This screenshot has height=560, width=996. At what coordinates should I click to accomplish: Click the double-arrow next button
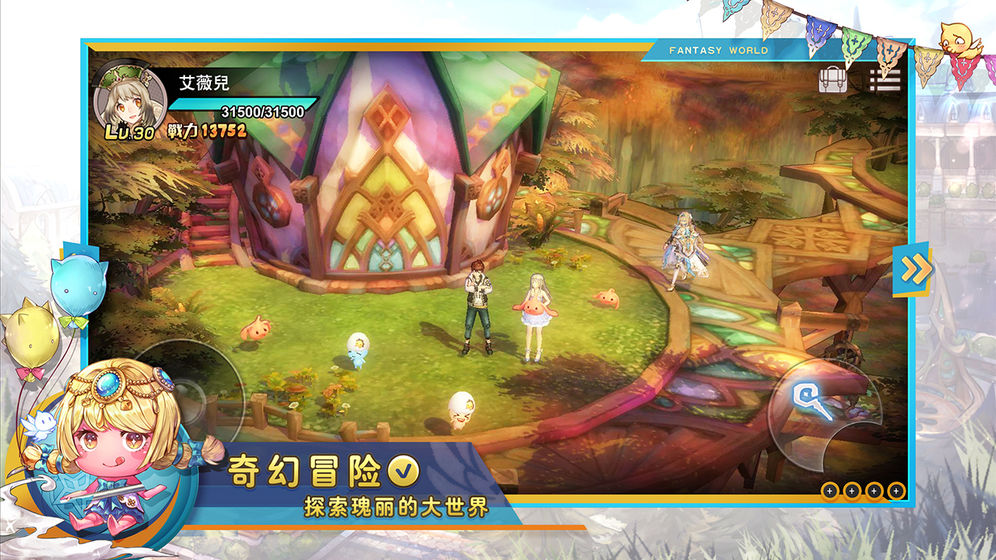click(913, 269)
